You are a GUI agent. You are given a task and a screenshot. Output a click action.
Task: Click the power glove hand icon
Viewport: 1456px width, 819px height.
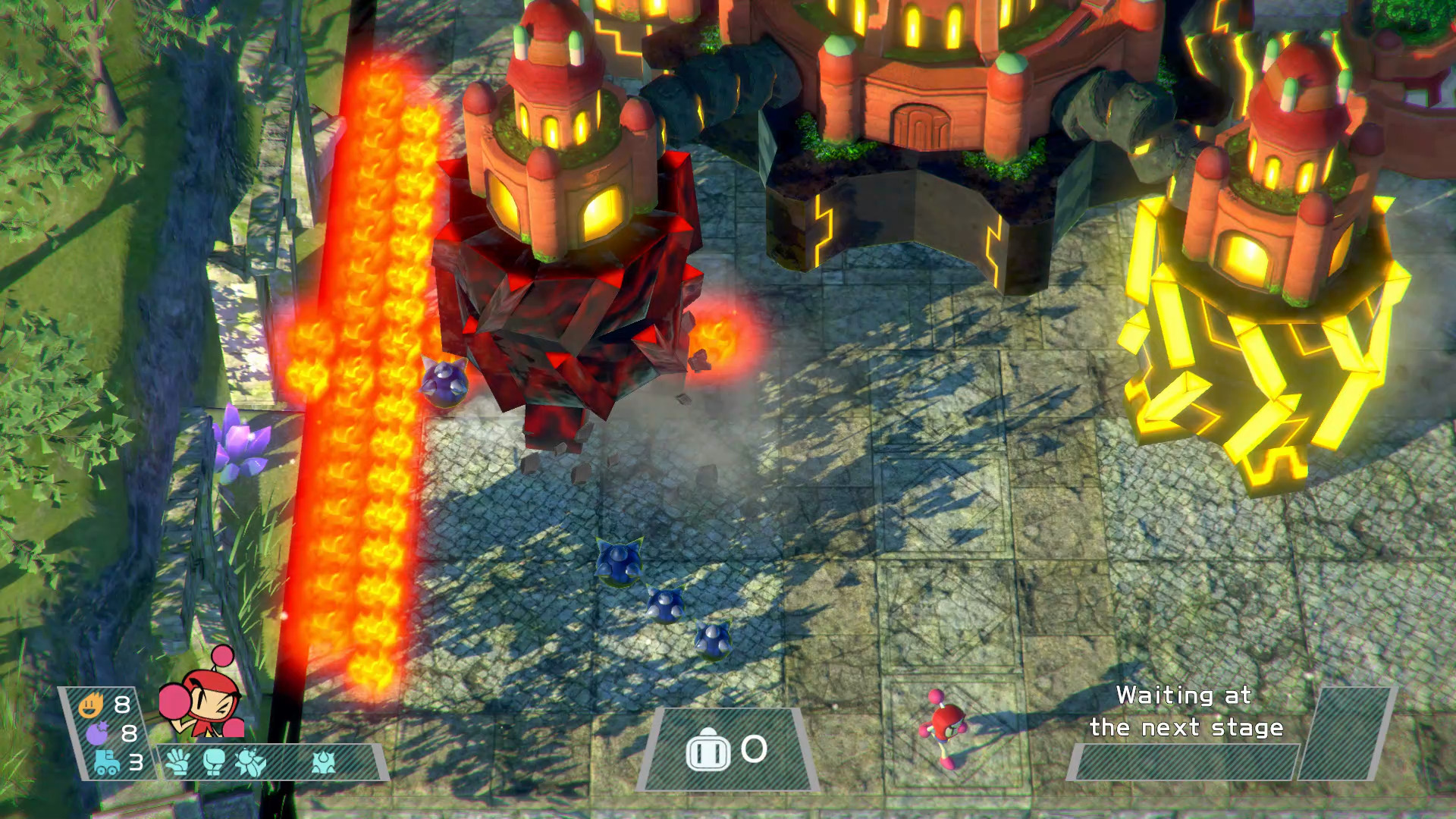[x=177, y=761]
